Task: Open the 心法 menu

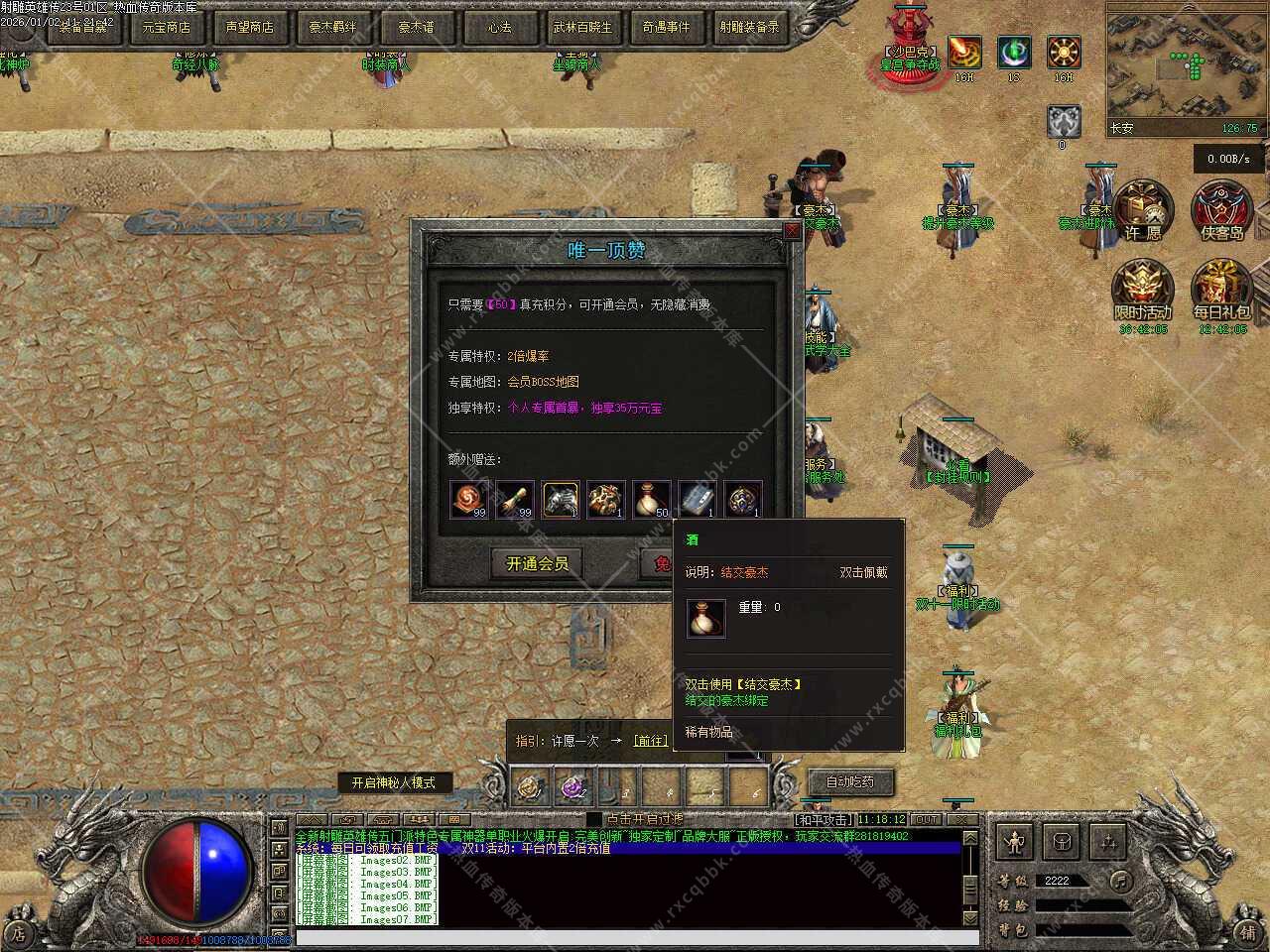Action: [499, 27]
